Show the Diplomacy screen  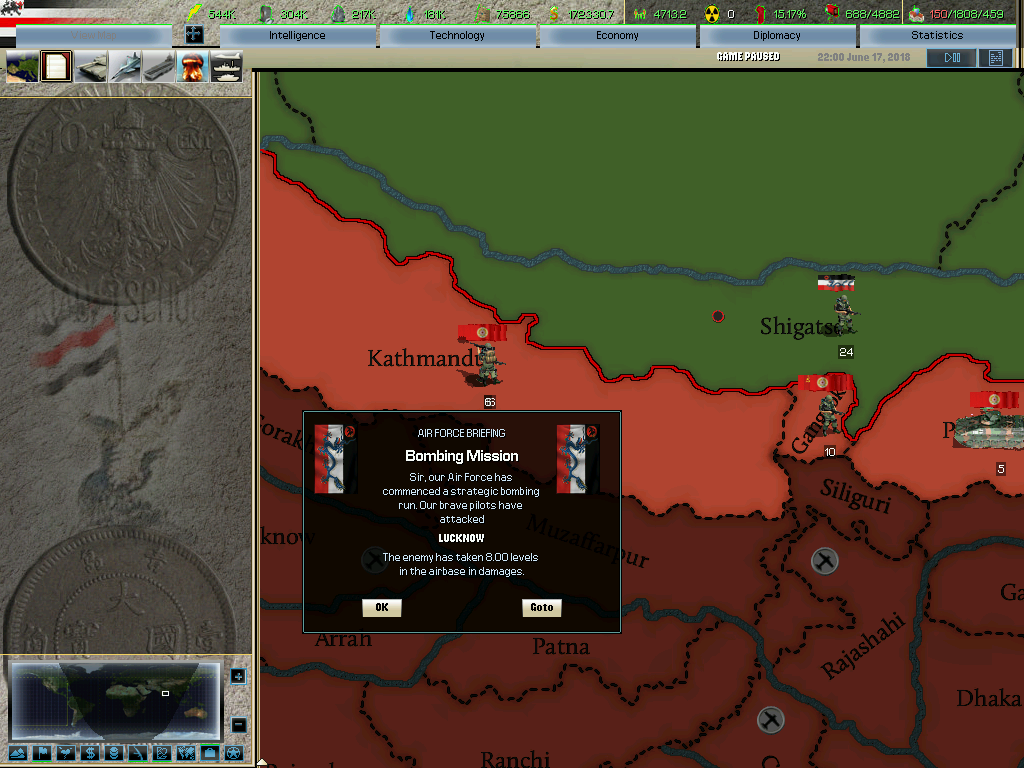pos(777,36)
